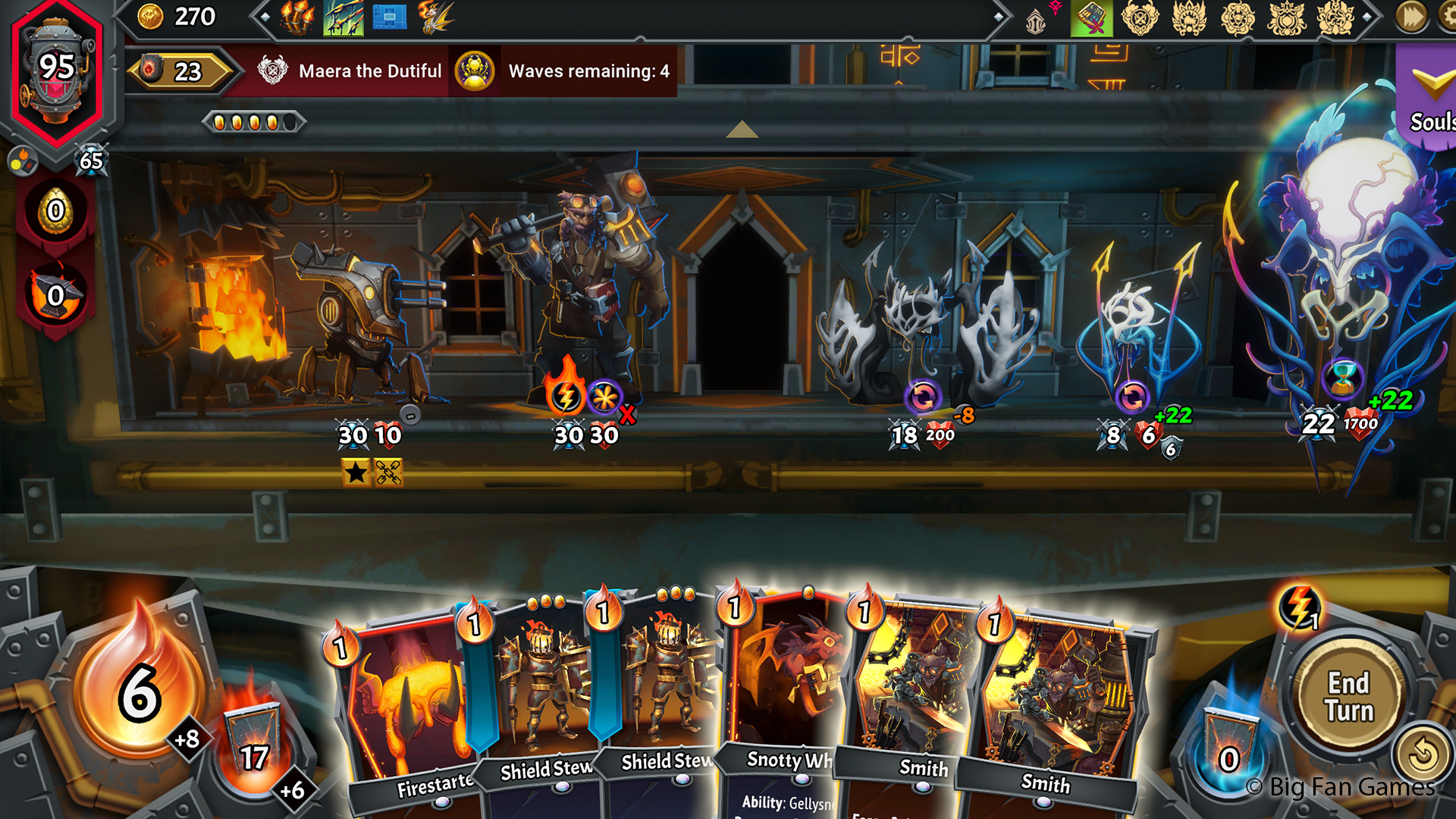Click the tri-color card type filter icon
Image resolution: width=1456 pixels, height=819 pixels.
pyautogui.click(x=21, y=161)
